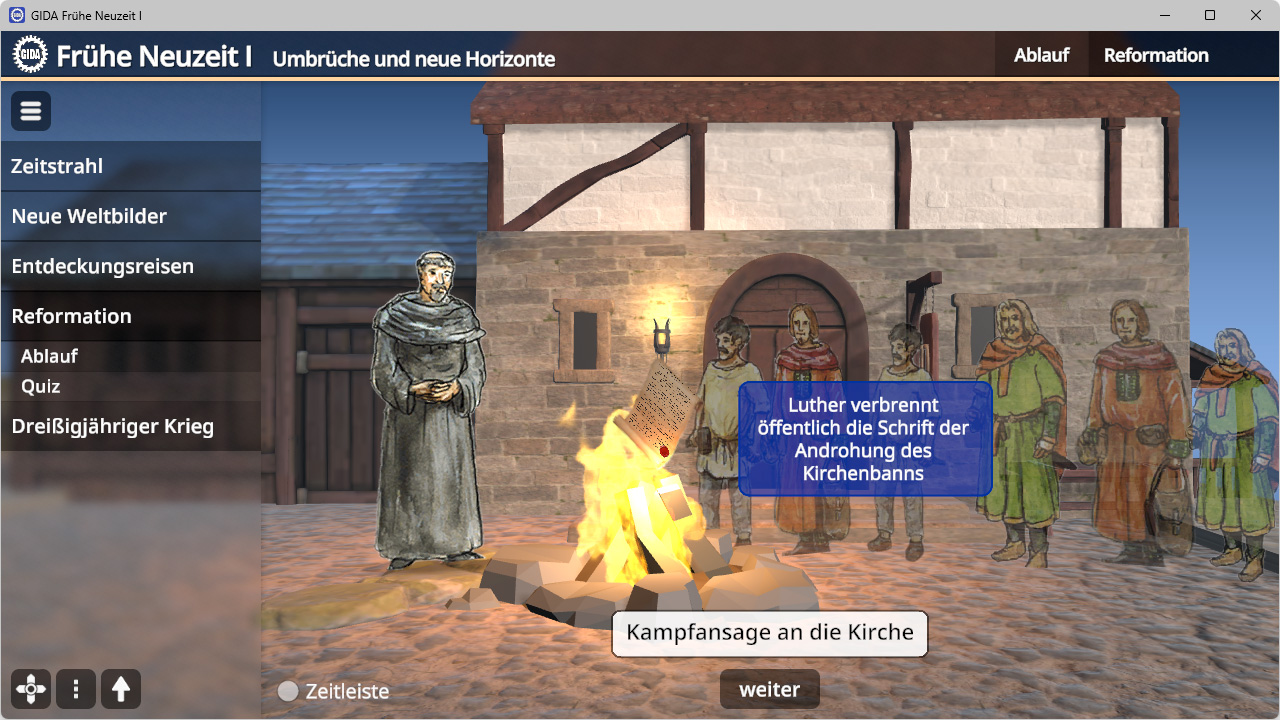This screenshot has width=1280, height=720.
Task: Click the weiter button
Action: (x=769, y=689)
